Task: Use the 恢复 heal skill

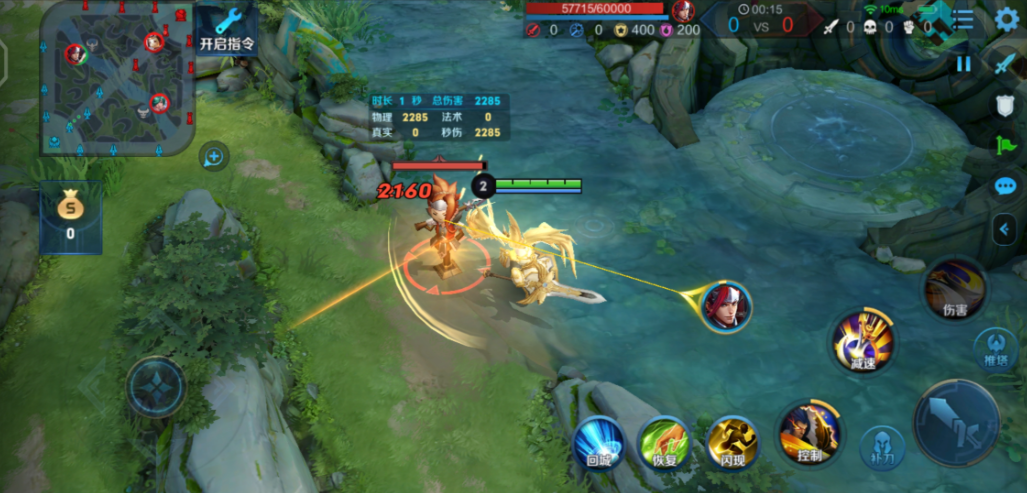Action: tap(665, 441)
